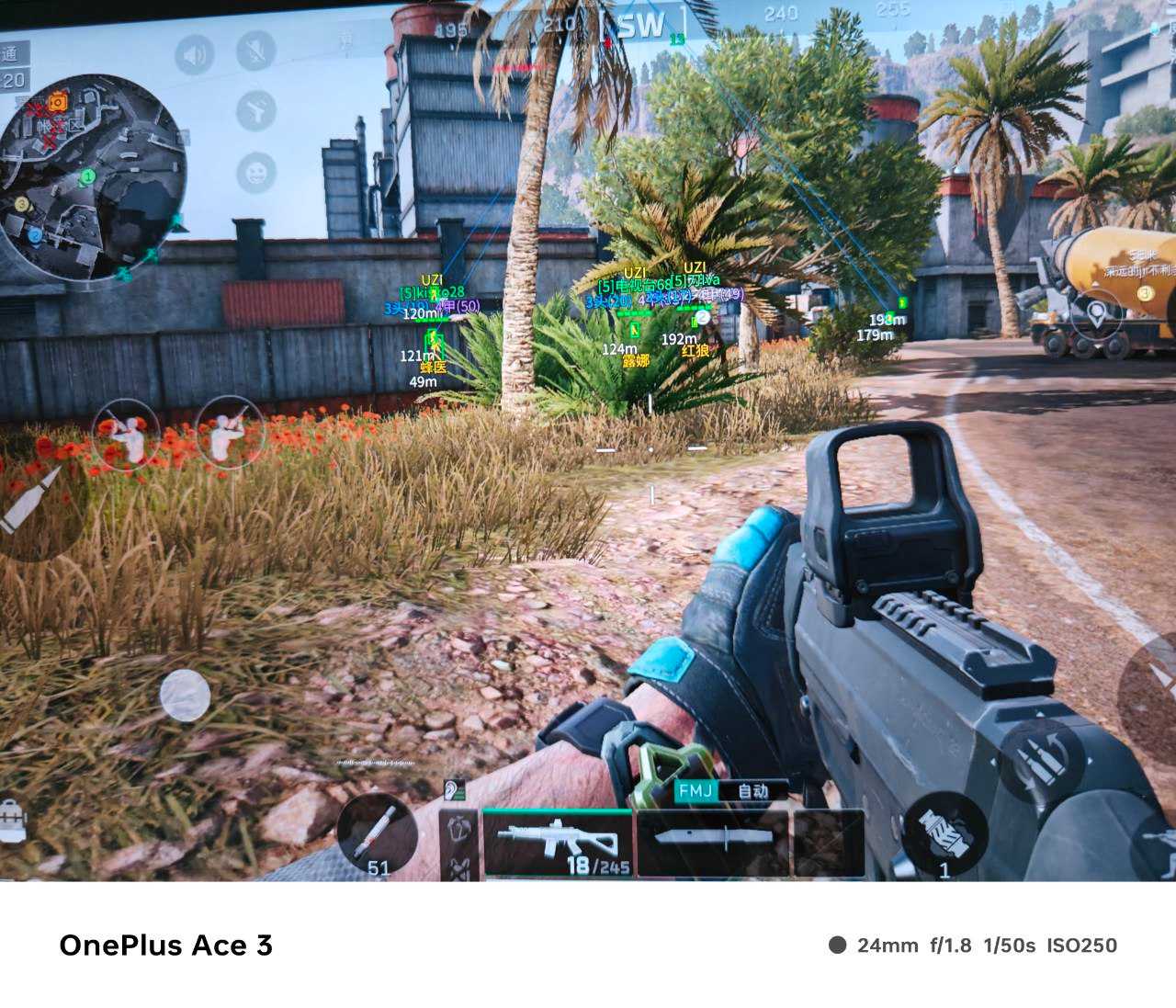This screenshot has width=1176, height=1008.
Task: Open the emoji emote button
Action: 256,172
